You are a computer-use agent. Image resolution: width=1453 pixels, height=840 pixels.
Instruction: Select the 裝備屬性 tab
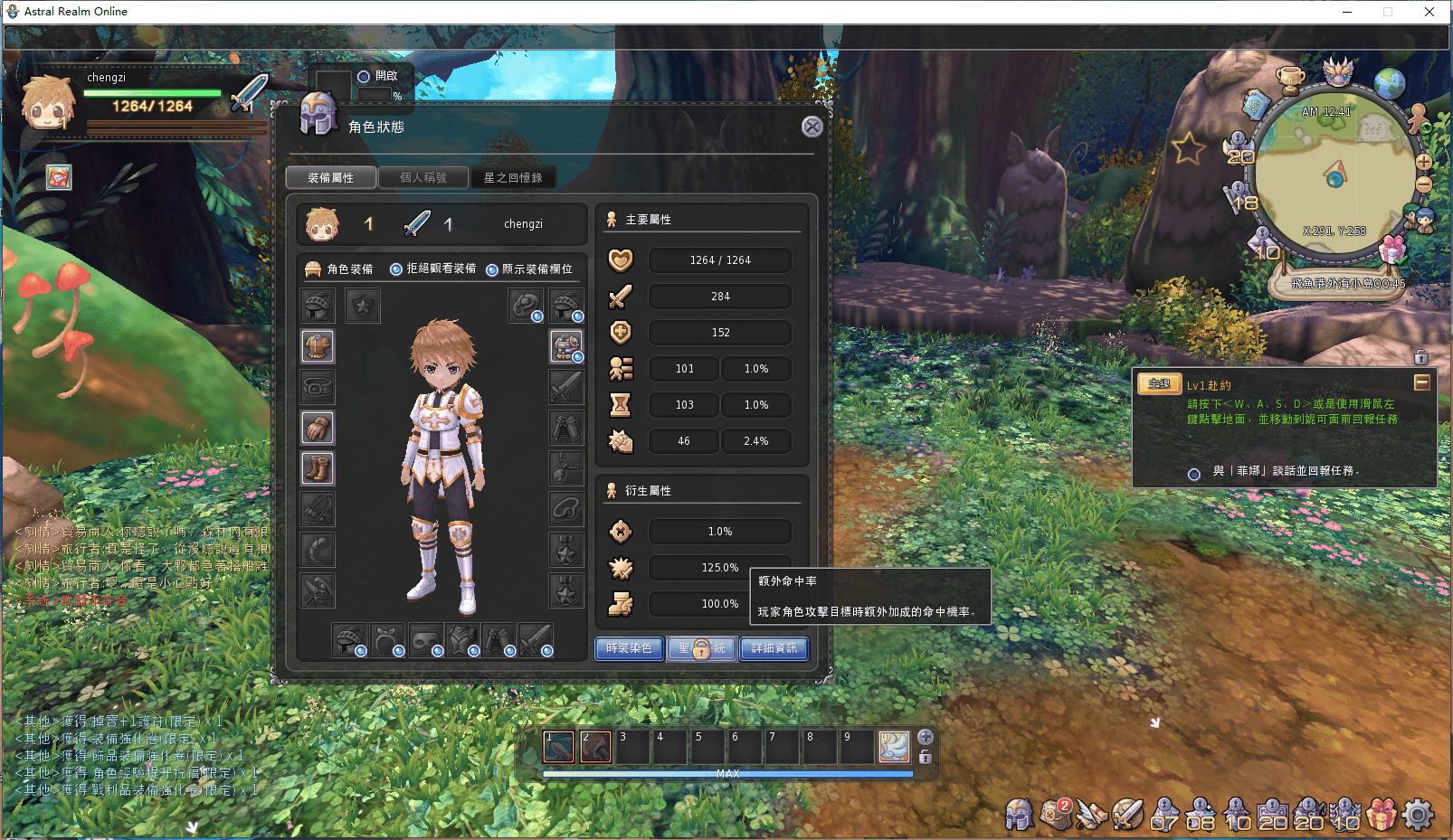click(331, 178)
